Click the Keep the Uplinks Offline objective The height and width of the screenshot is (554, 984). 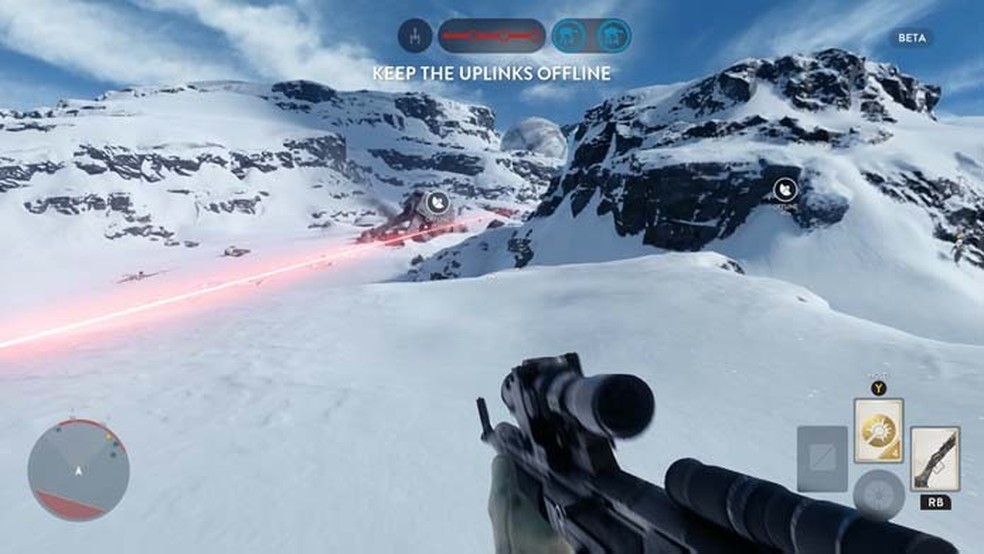pos(491,73)
